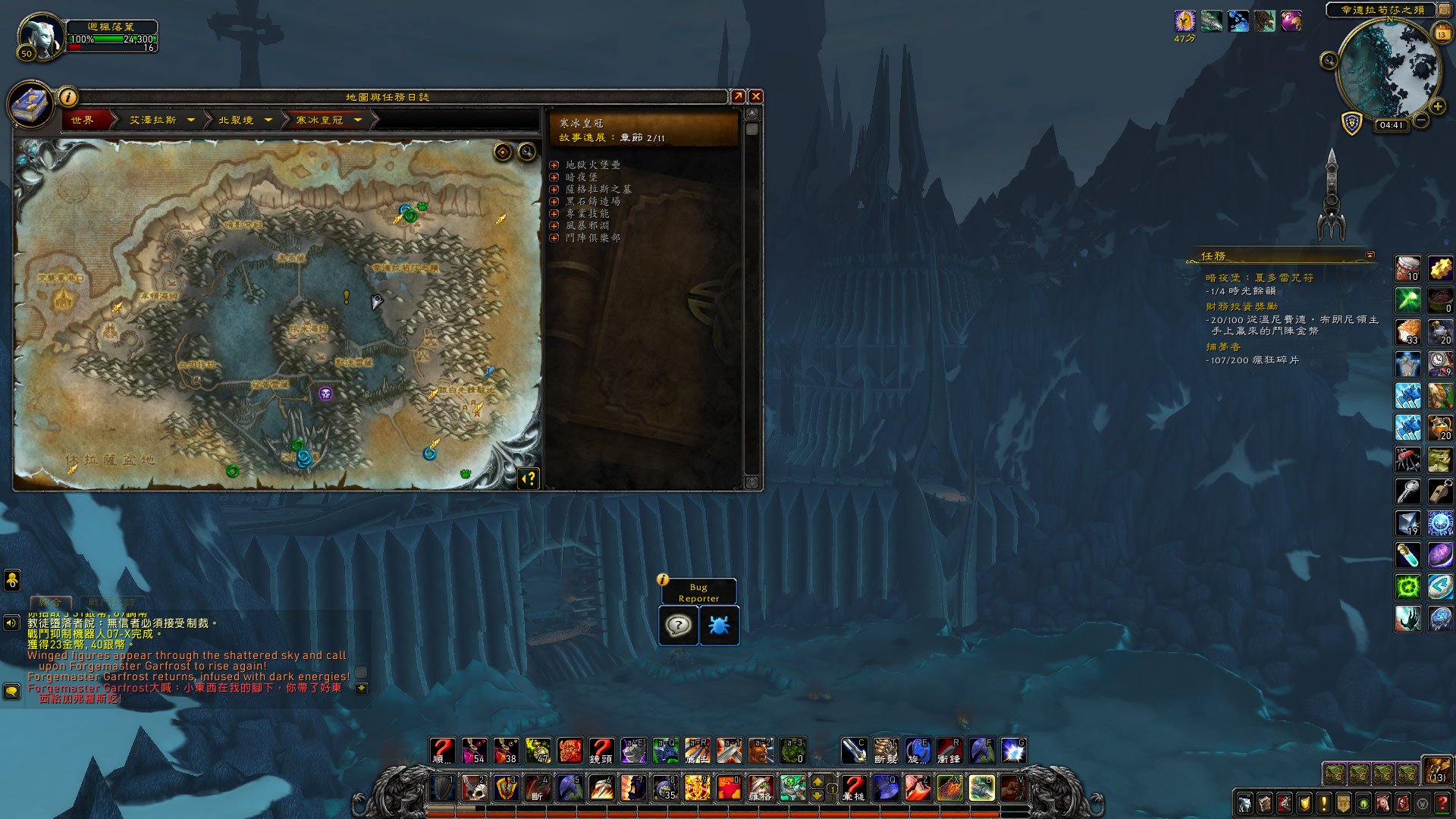The width and height of the screenshot is (1456, 819).
Task: Click the circular minimap
Action: [x=1387, y=70]
